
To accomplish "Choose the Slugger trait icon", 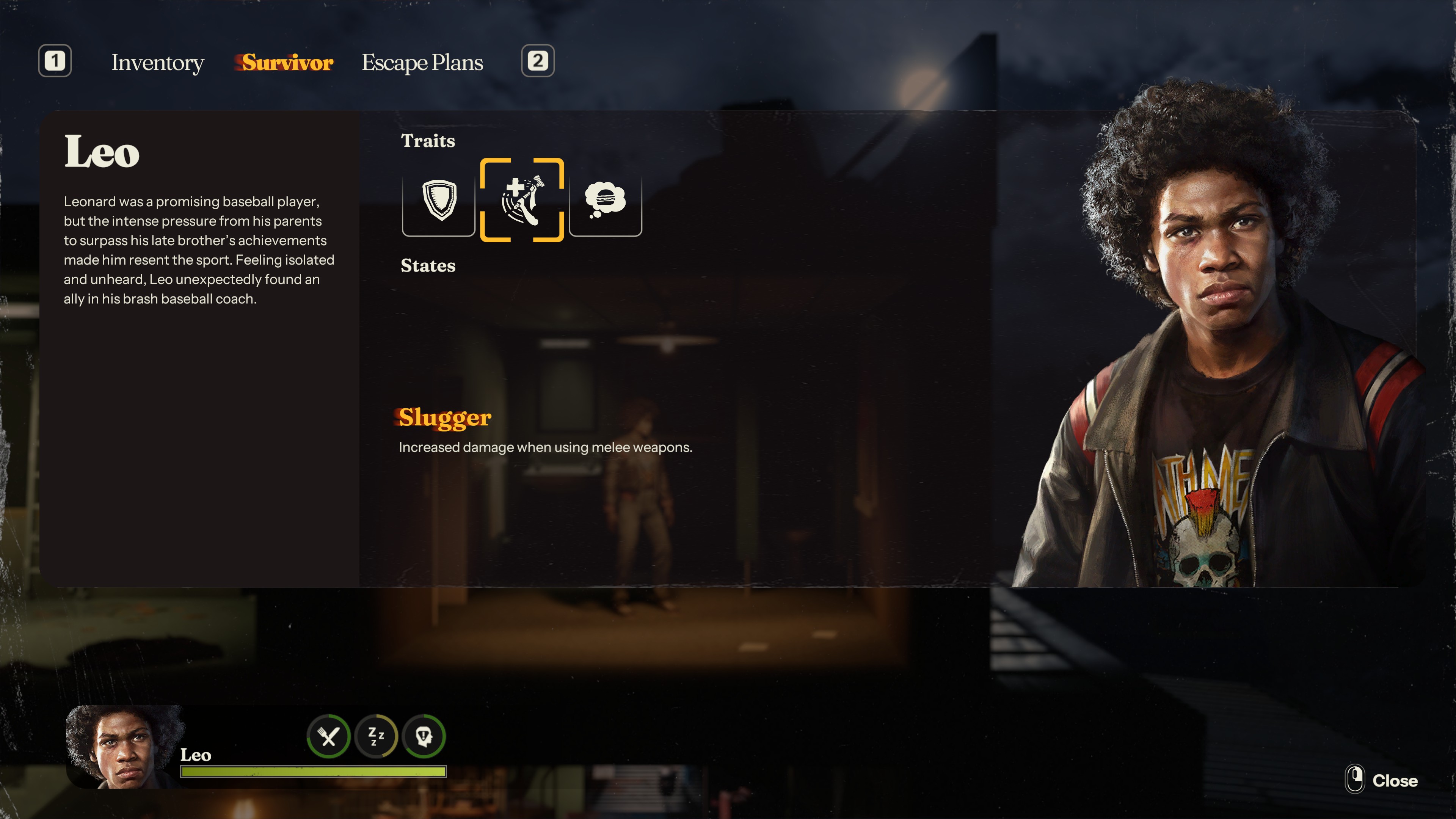I will (522, 200).
